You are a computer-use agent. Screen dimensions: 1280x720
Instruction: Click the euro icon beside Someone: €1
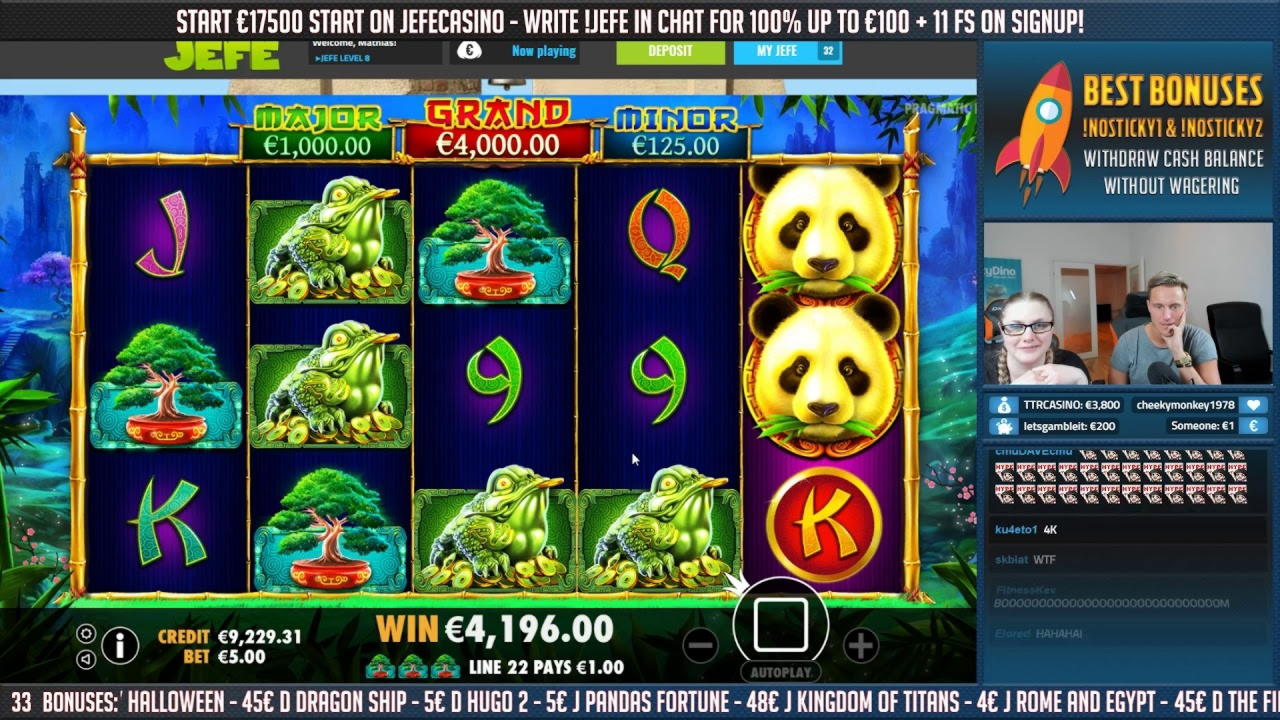click(x=1253, y=426)
